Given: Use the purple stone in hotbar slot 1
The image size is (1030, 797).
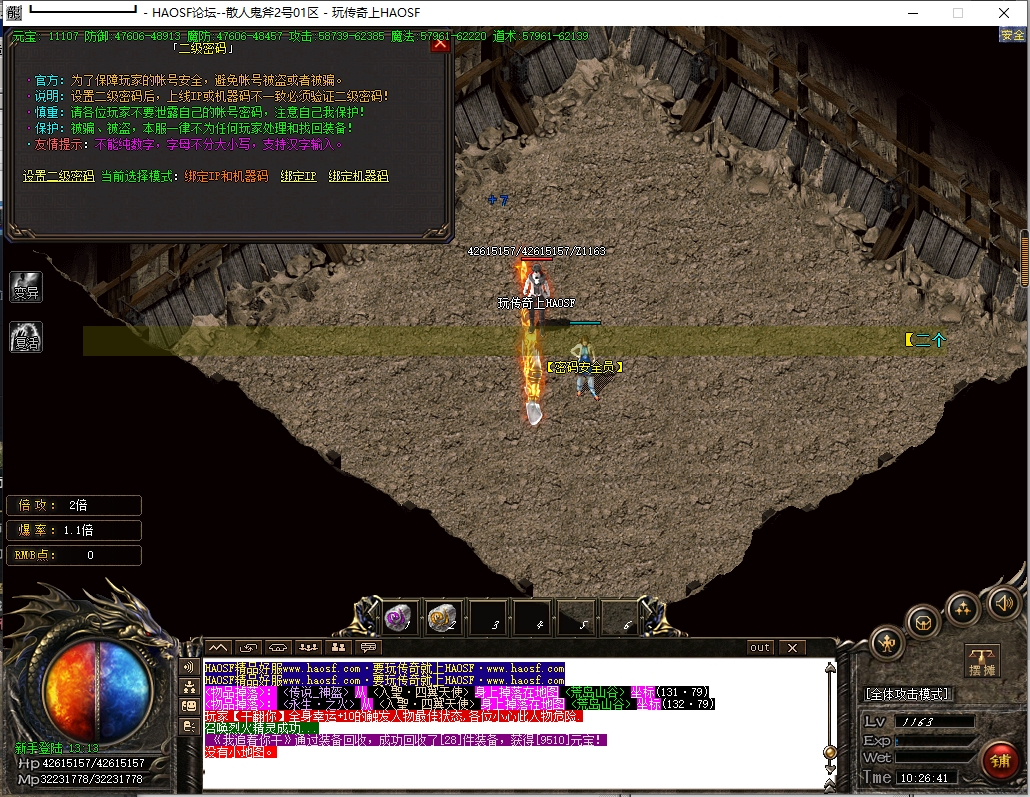Looking at the screenshot, I should click(x=400, y=619).
